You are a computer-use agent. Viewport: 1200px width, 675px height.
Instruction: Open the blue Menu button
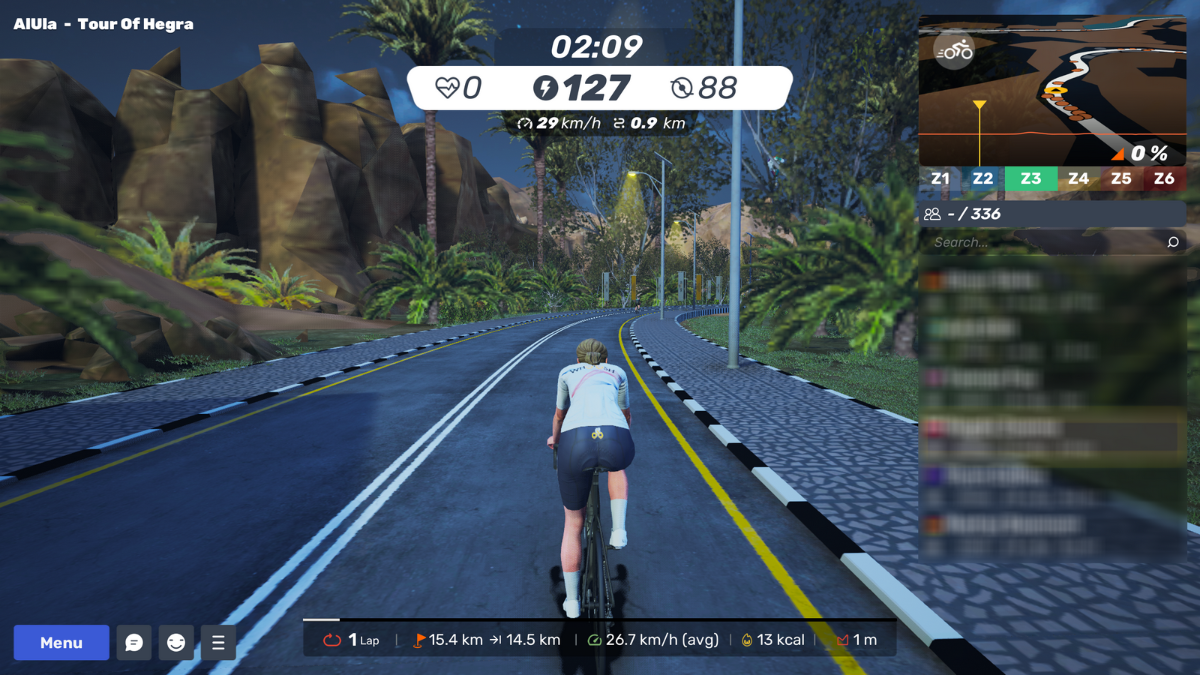pos(61,643)
